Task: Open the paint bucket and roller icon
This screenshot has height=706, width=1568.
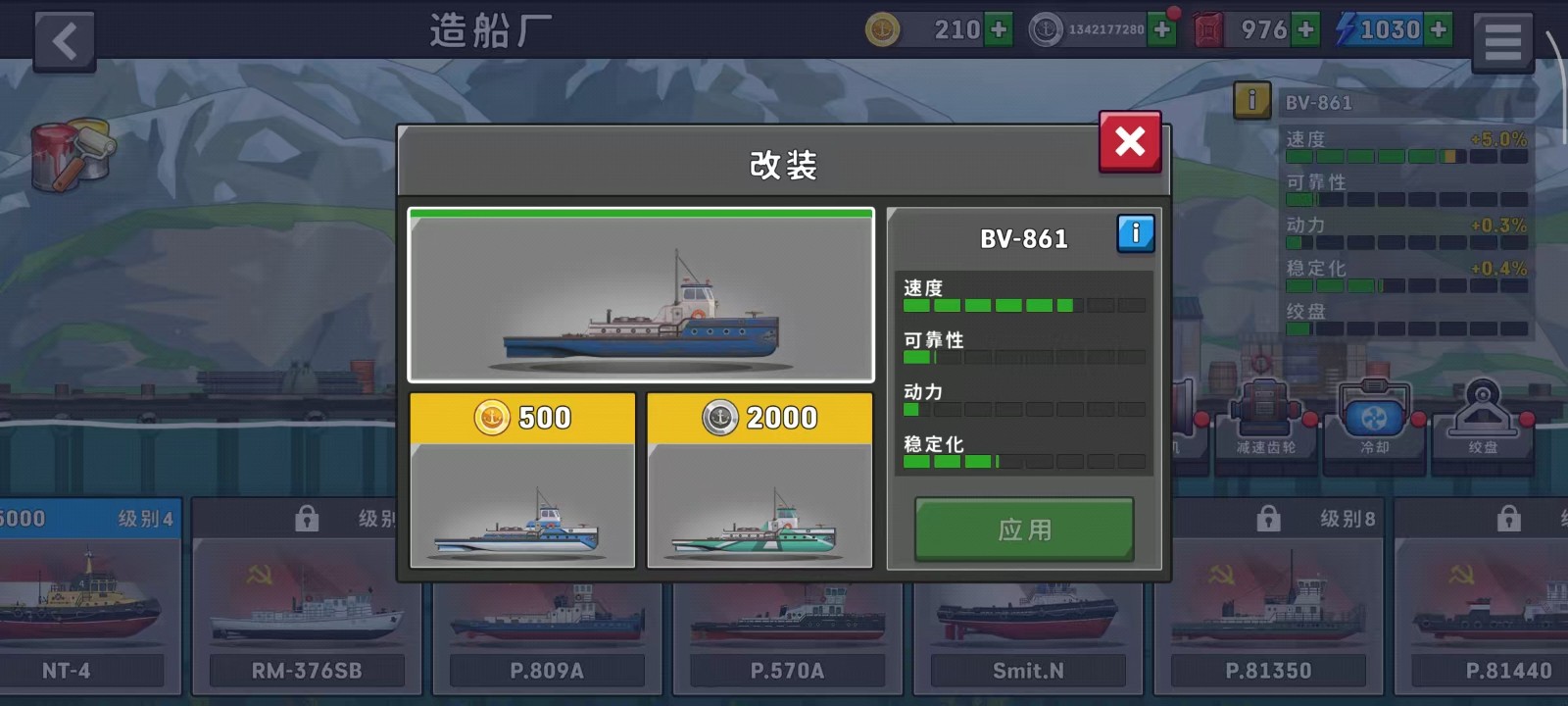Action: pos(72,154)
